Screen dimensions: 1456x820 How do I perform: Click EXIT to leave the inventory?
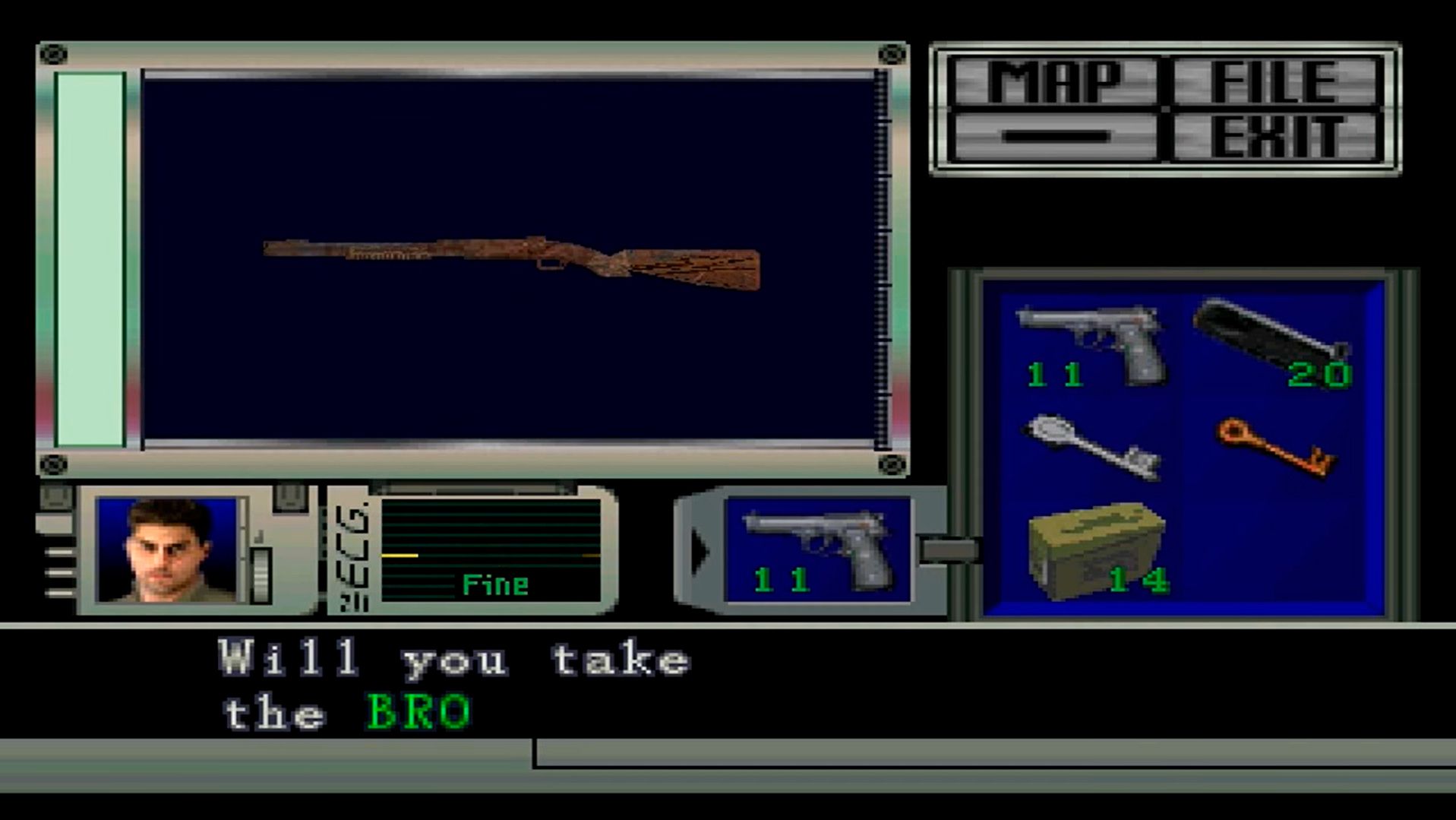1276,137
